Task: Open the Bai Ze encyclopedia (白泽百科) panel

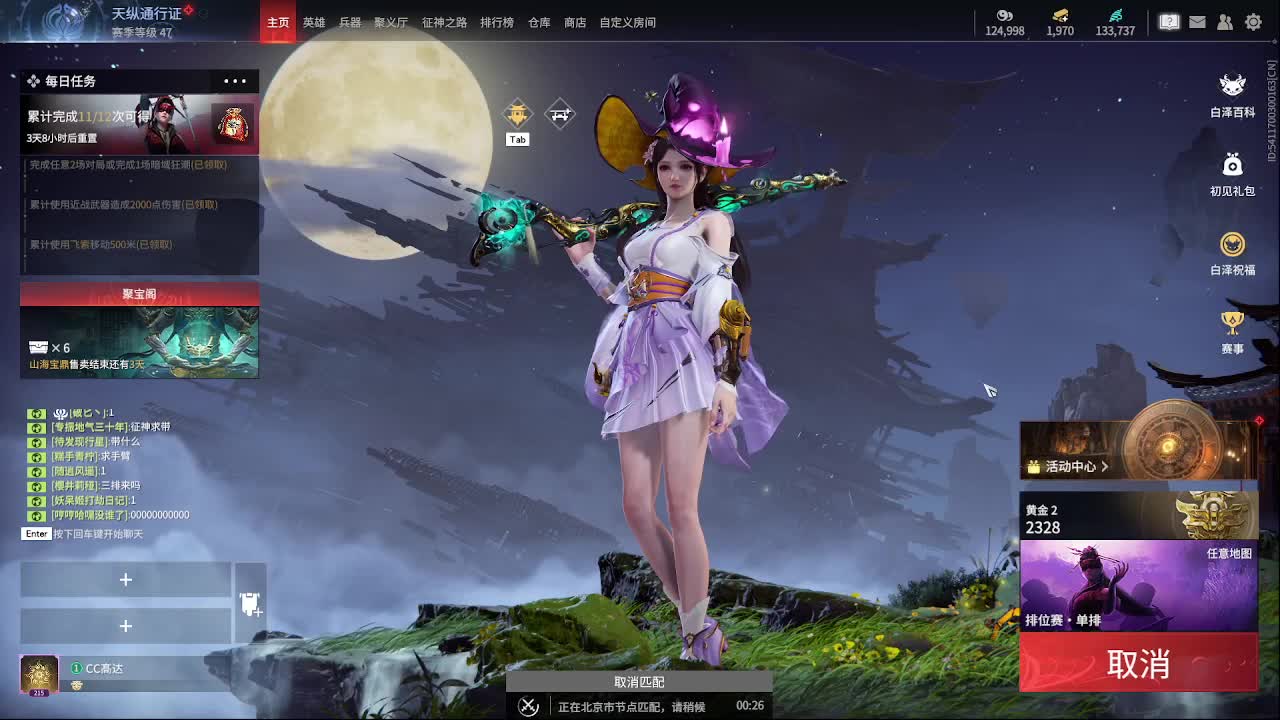Action: coord(1232,92)
